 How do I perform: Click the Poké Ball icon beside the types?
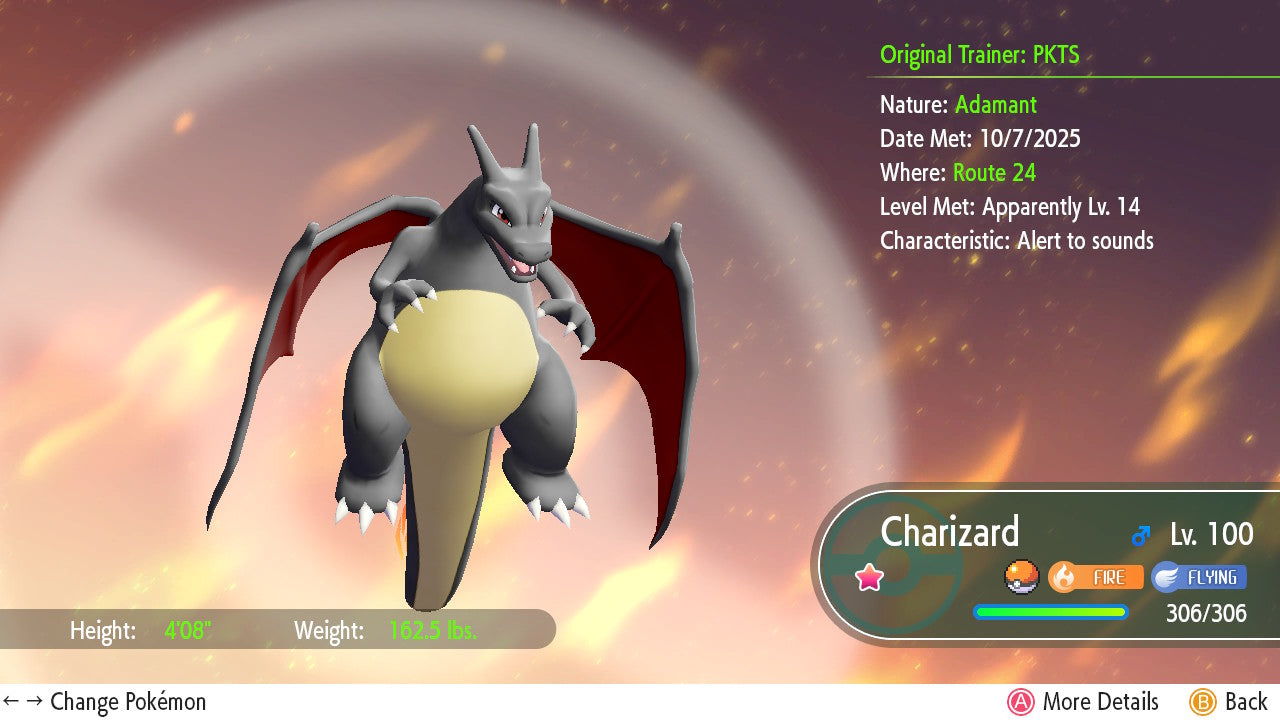[1021, 577]
